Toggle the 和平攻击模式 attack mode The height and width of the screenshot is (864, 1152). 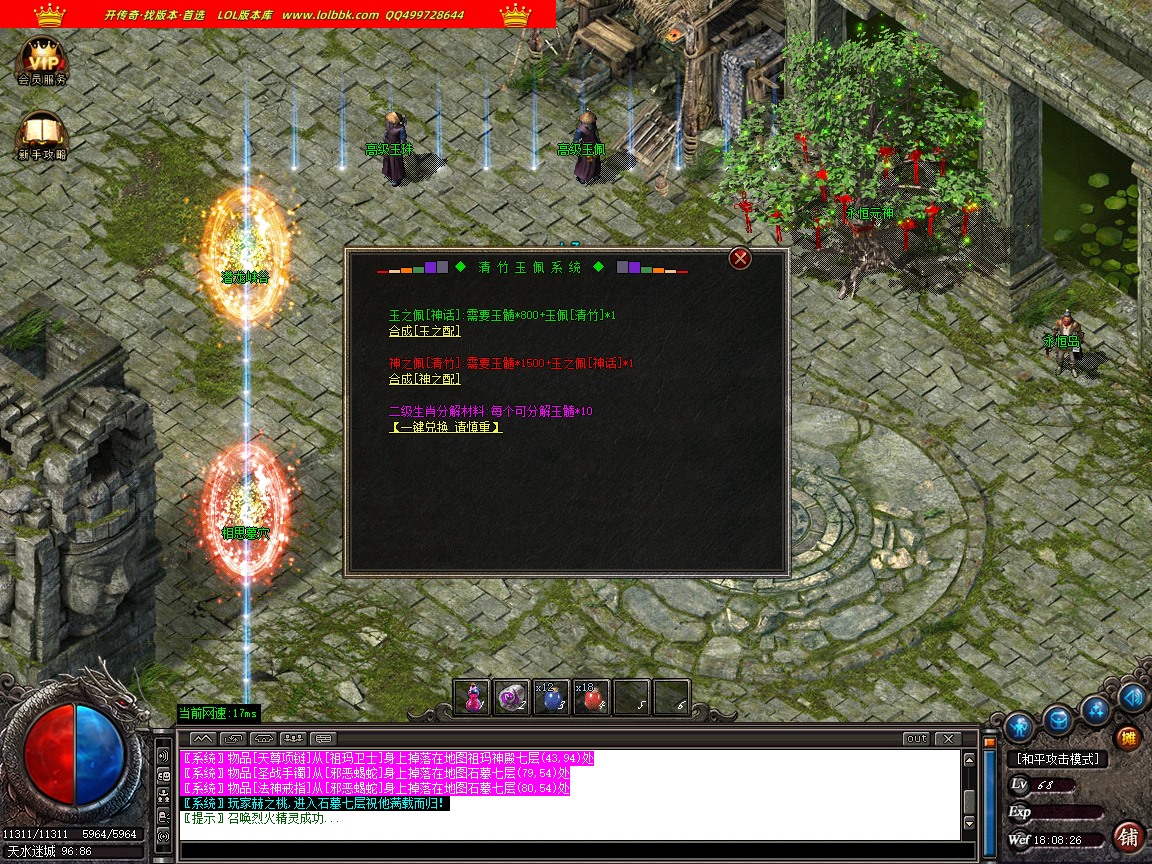[x=1056, y=760]
